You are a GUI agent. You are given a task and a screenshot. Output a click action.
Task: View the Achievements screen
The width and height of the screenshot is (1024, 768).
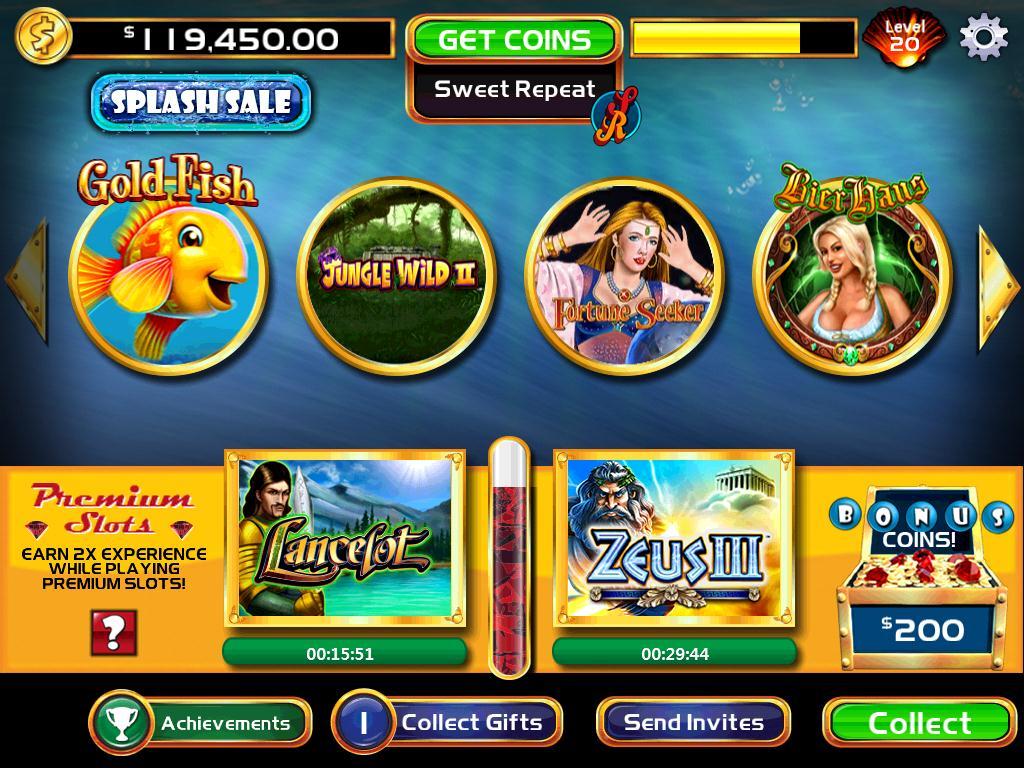point(200,722)
